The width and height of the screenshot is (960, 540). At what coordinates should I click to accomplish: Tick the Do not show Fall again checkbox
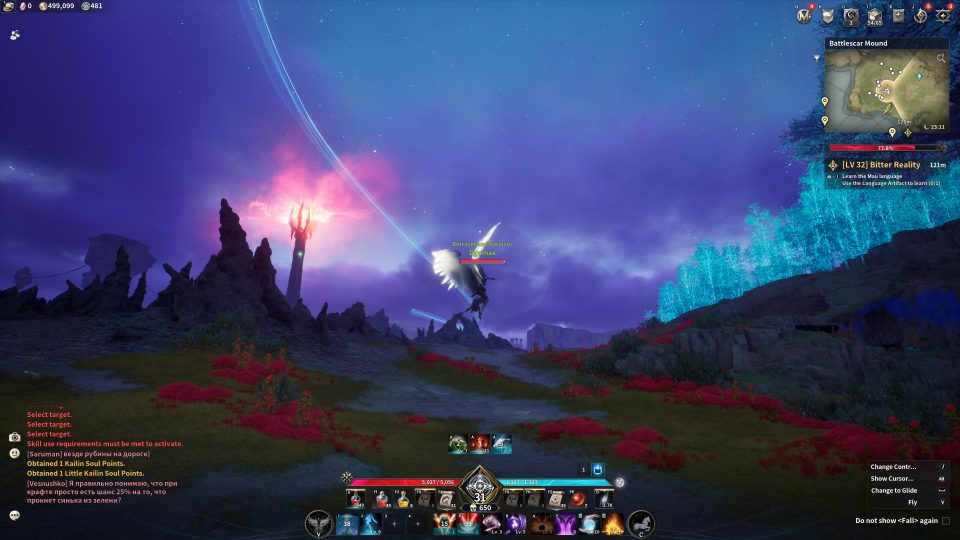(946, 521)
